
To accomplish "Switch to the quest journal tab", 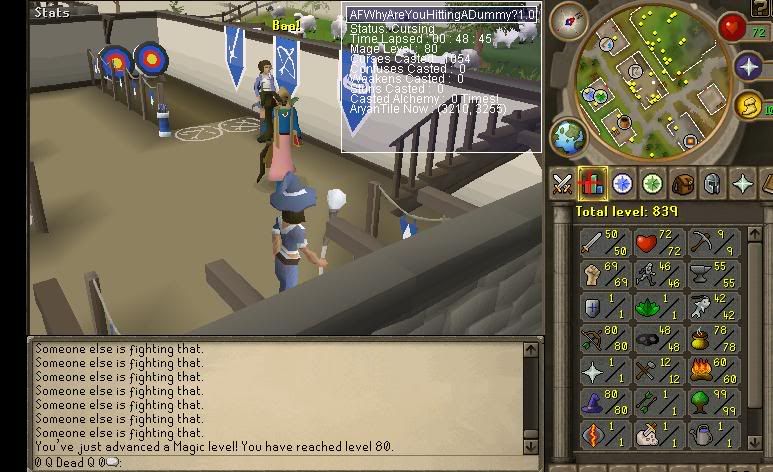I will pyautogui.click(x=623, y=184).
